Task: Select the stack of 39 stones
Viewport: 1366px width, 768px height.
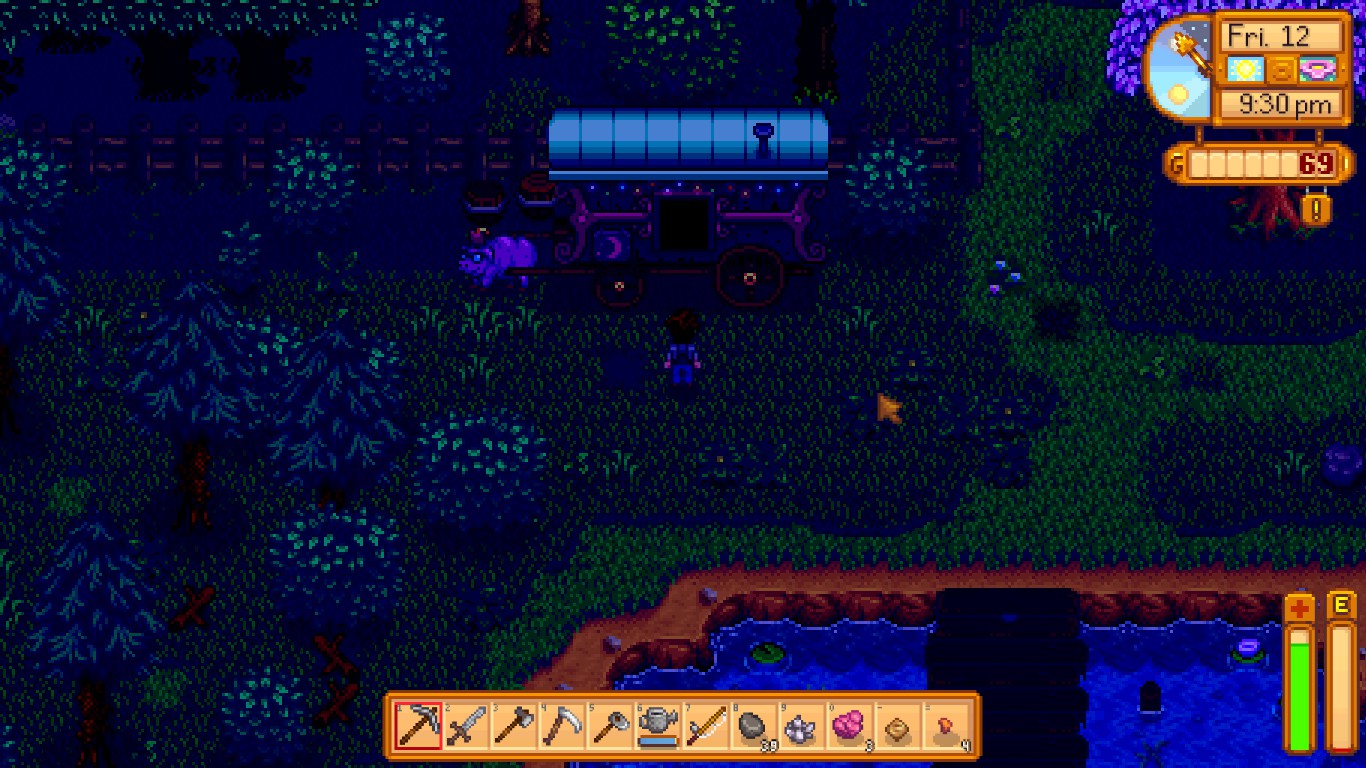Action: tap(753, 726)
